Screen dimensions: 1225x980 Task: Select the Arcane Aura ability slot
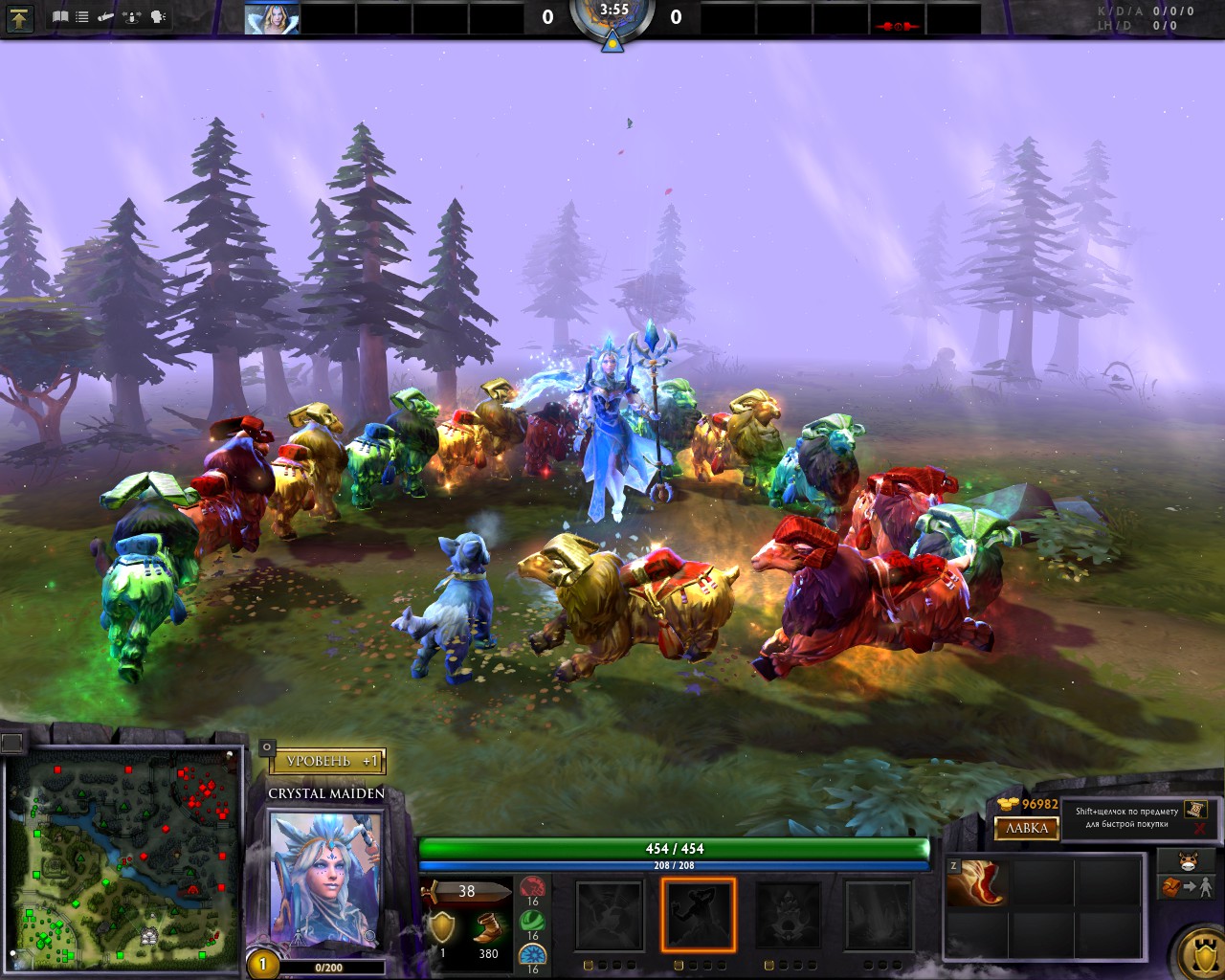(789, 916)
